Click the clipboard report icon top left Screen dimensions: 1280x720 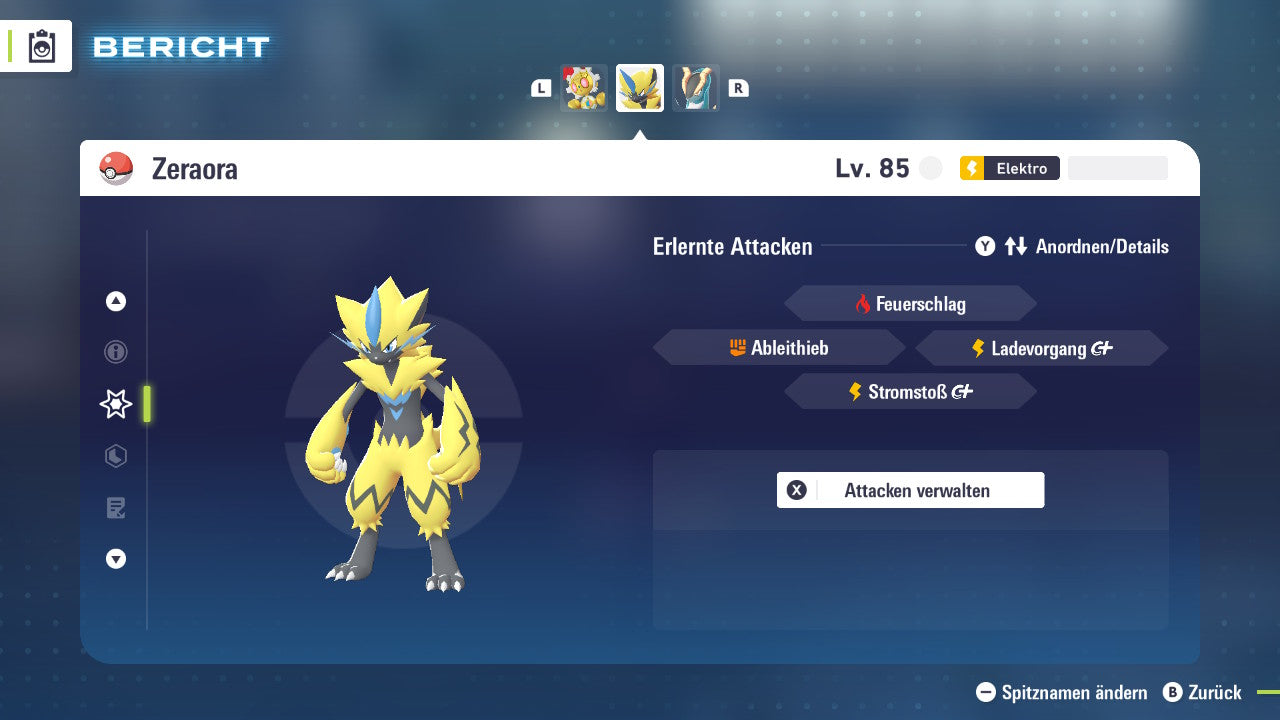click(x=42, y=46)
